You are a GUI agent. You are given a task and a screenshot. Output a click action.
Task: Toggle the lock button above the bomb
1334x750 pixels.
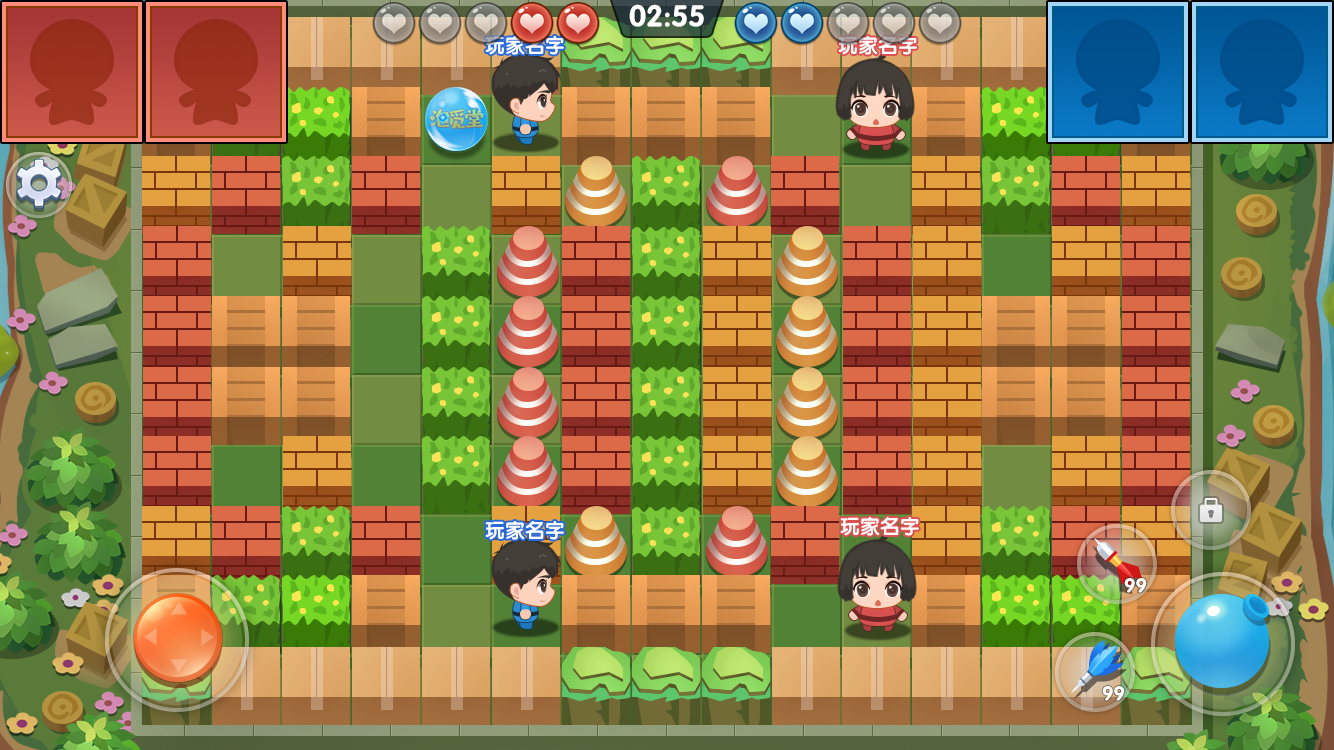(x=1213, y=511)
